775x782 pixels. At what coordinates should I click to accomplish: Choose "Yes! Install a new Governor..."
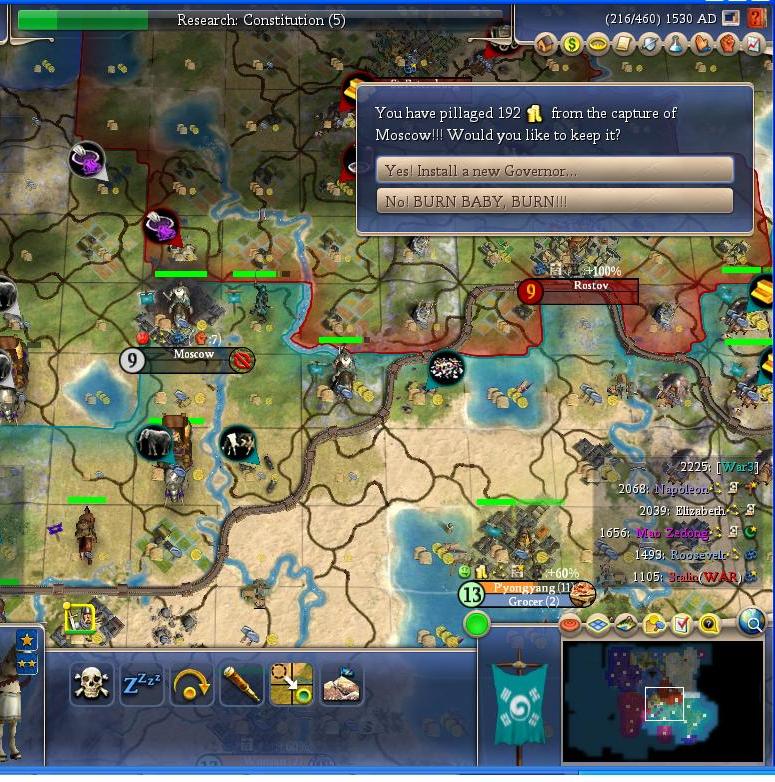(554, 171)
